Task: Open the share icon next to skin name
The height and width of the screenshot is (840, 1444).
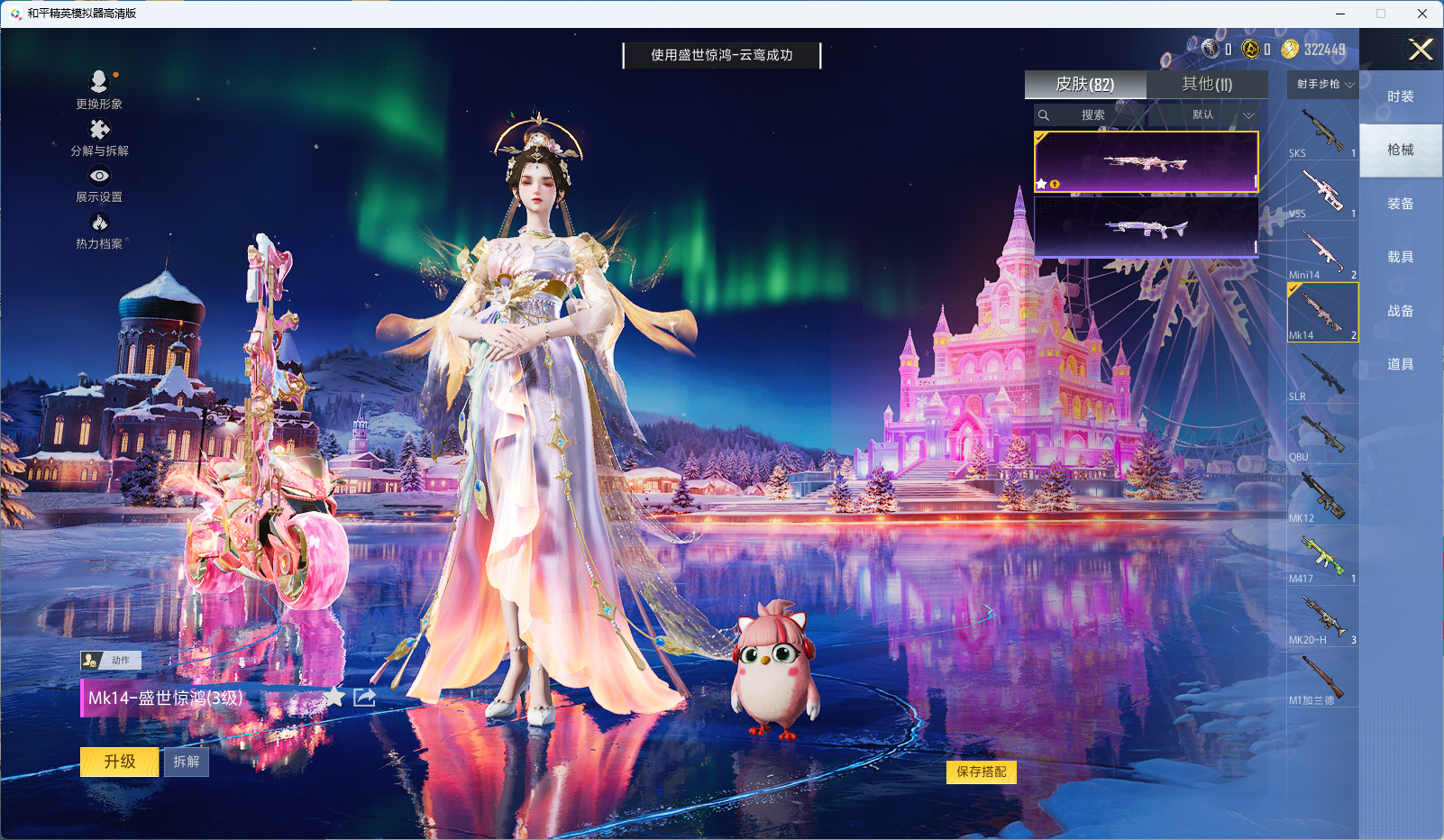Action: 363,697
